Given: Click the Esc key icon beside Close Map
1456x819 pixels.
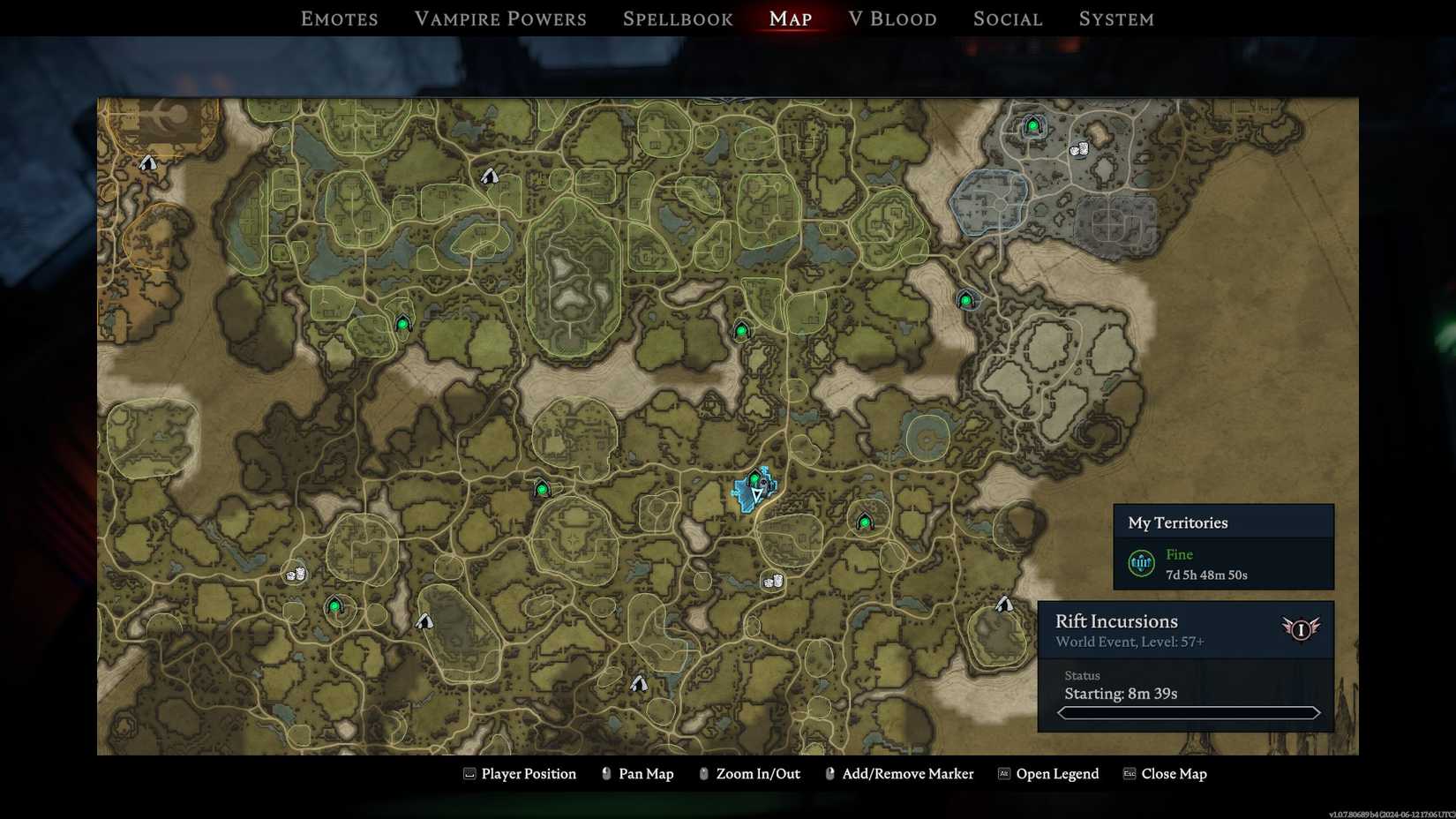Looking at the screenshot, I should point(1128,774).
